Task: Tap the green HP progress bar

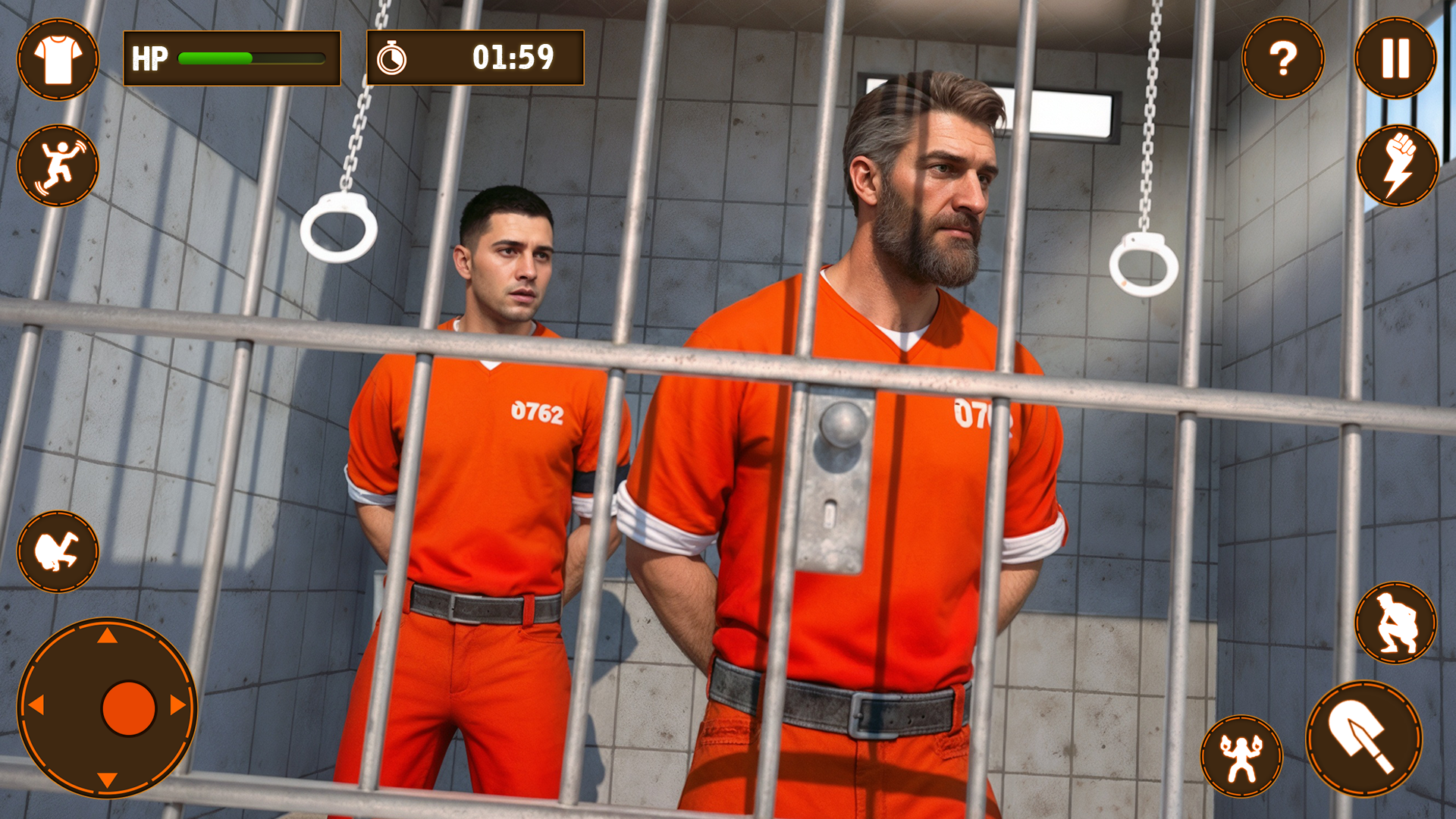Action: tap(216, 56)
